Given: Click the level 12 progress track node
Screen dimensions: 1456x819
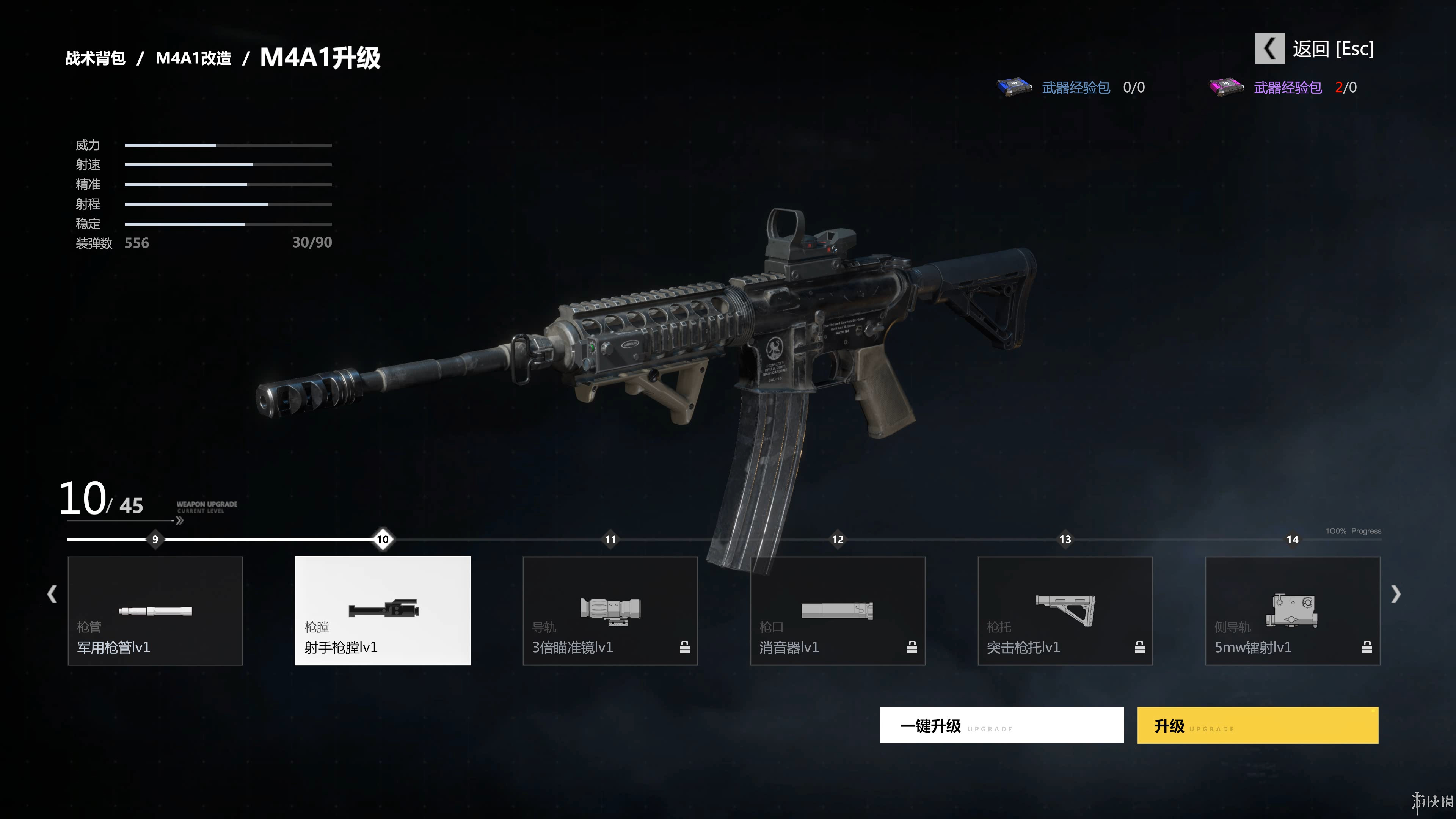Looking at the screenshot, I should pyautogui.click(x=838, y=539).
